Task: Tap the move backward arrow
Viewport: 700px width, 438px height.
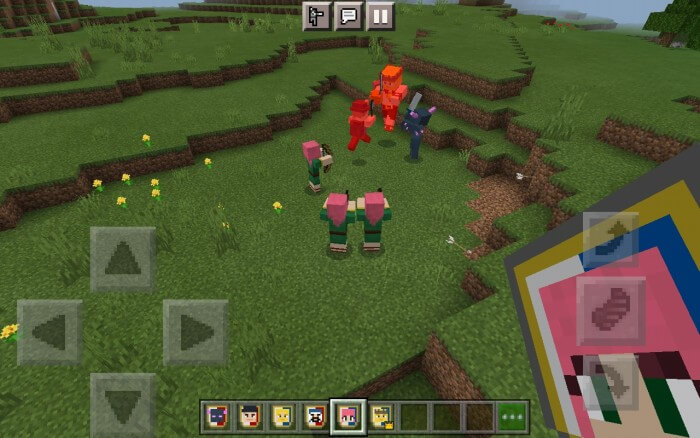Action: (123, 404)
